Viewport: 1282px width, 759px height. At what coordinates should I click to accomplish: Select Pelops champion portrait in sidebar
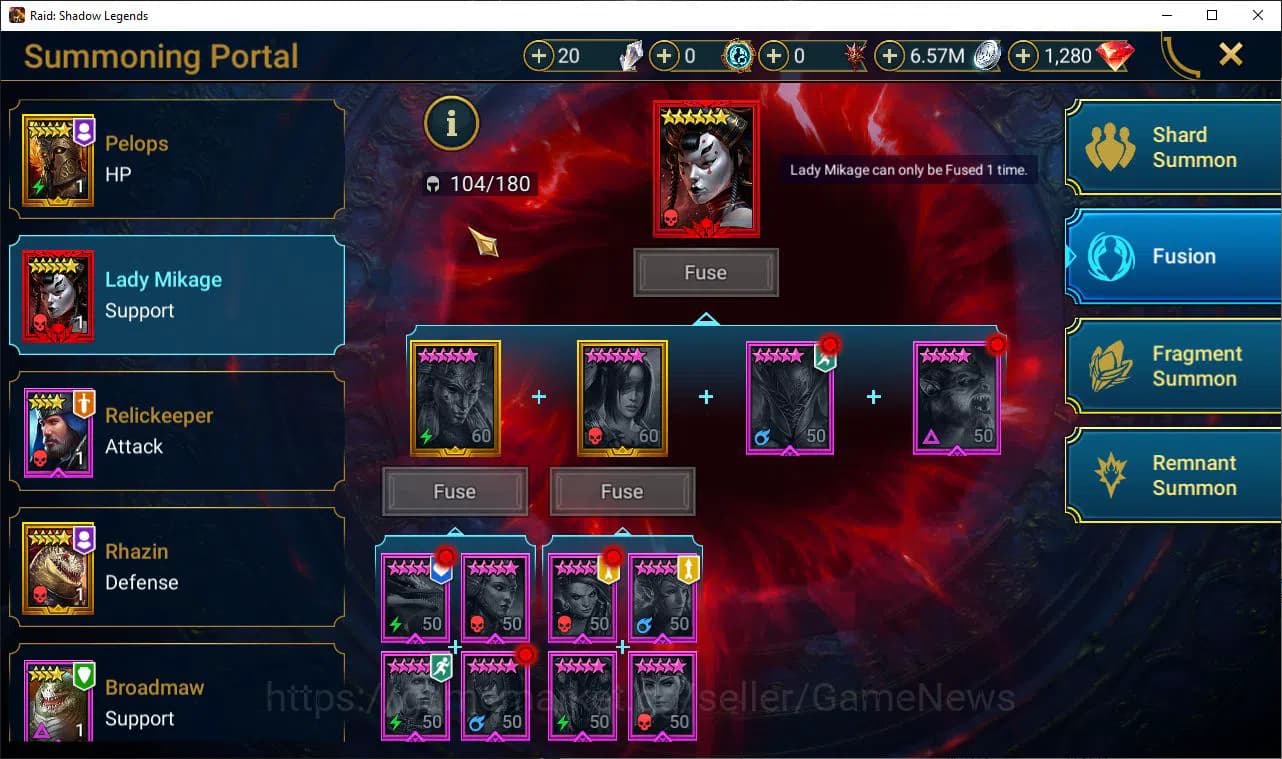click(x=57, y=160)
